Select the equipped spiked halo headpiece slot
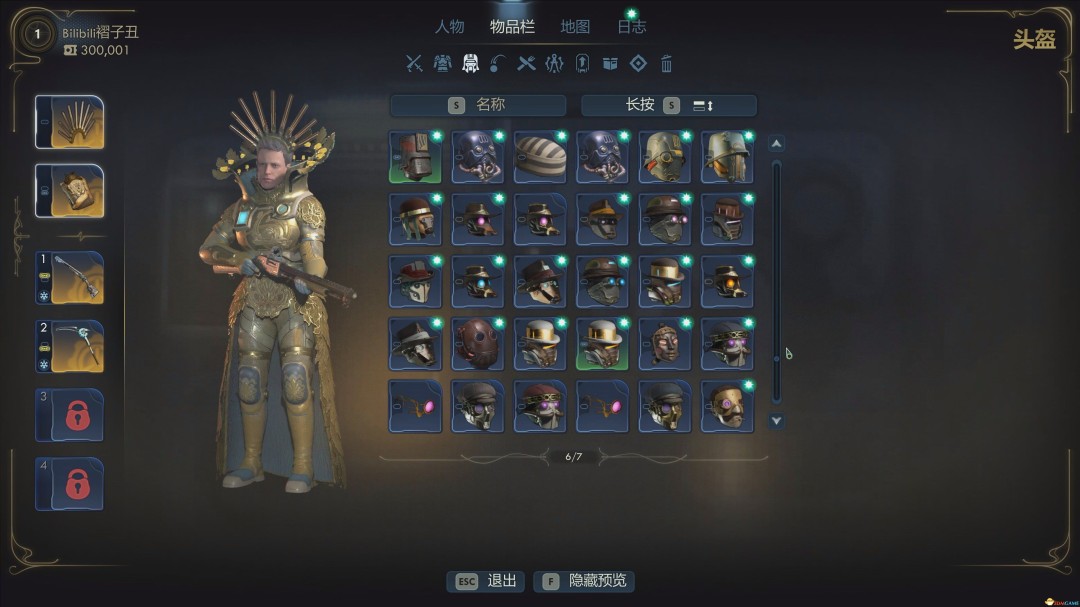The image size is (1080, 607). [x=69, y=122]
